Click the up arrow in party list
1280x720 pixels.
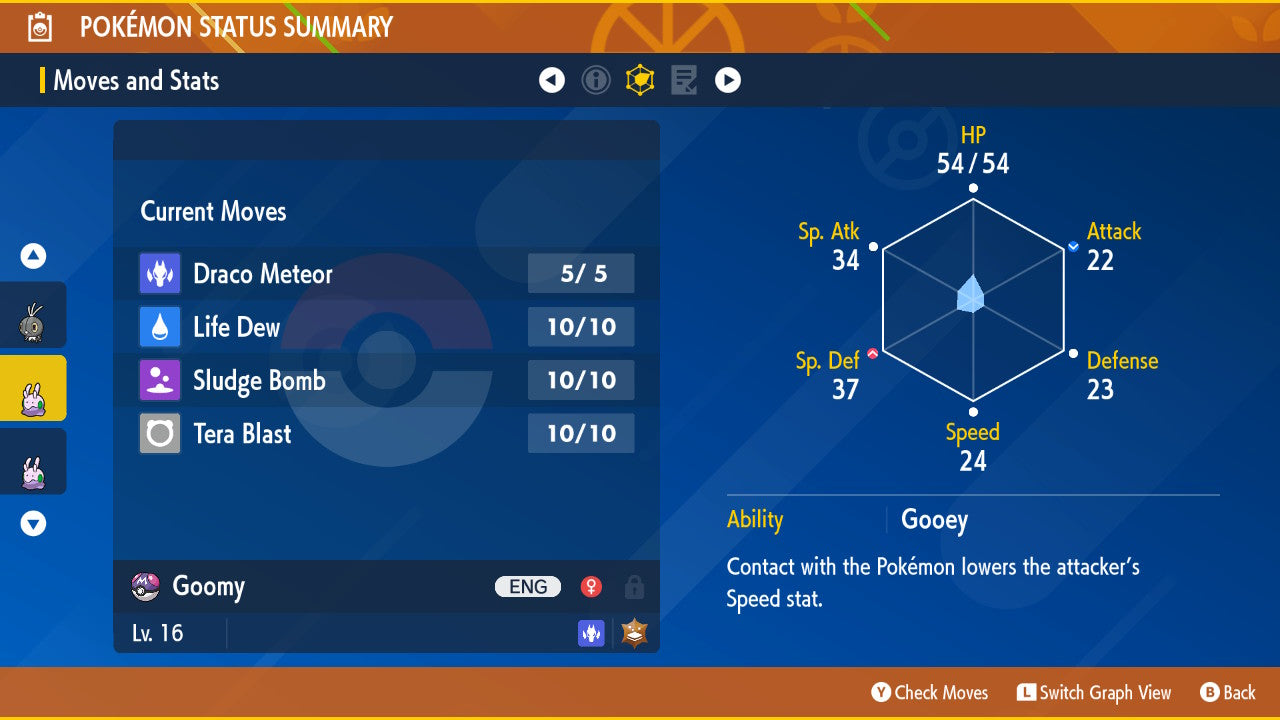click(x=33, y=257)
